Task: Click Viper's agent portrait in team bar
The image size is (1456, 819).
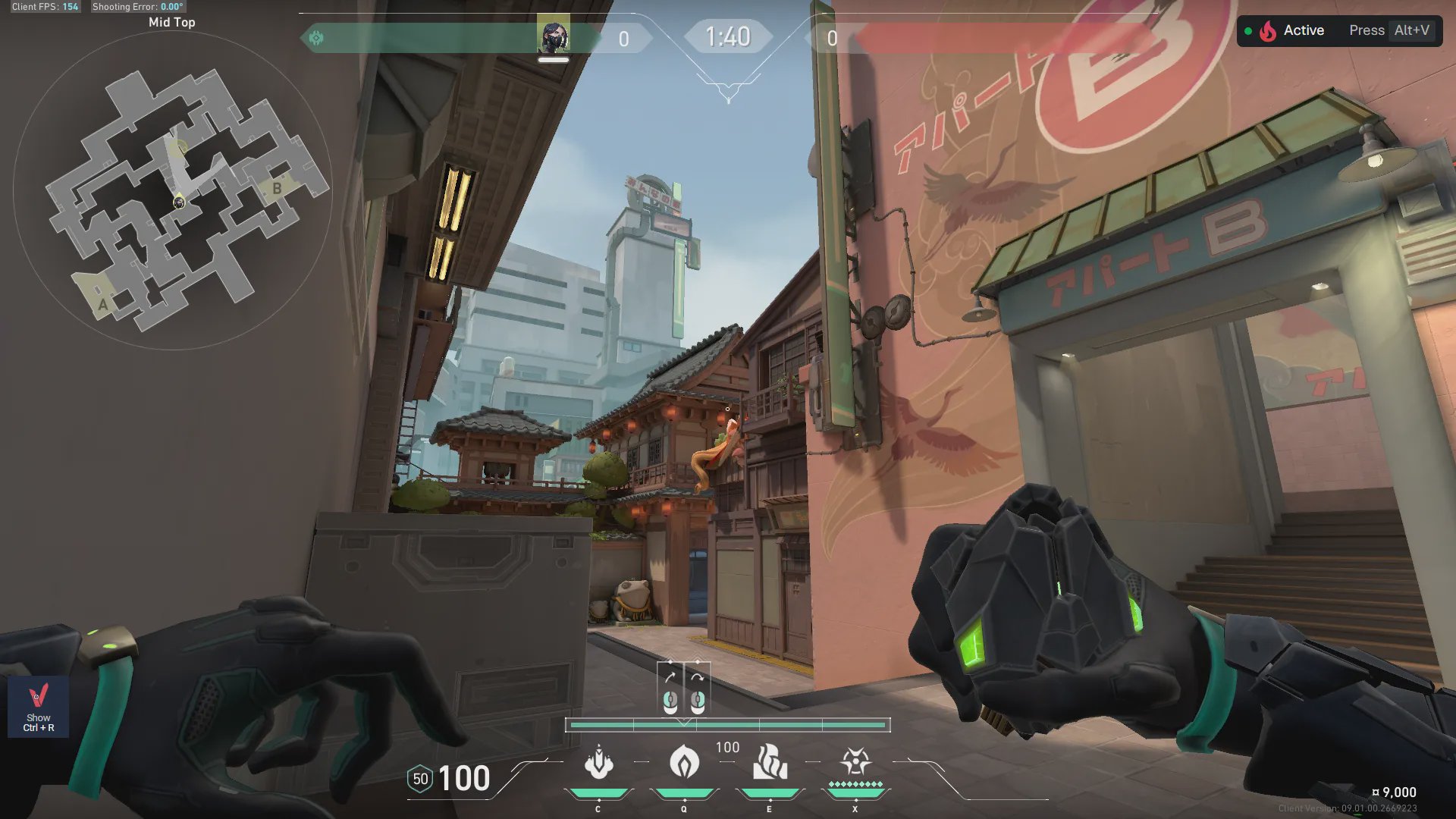Action: click(x=554, y=36)
